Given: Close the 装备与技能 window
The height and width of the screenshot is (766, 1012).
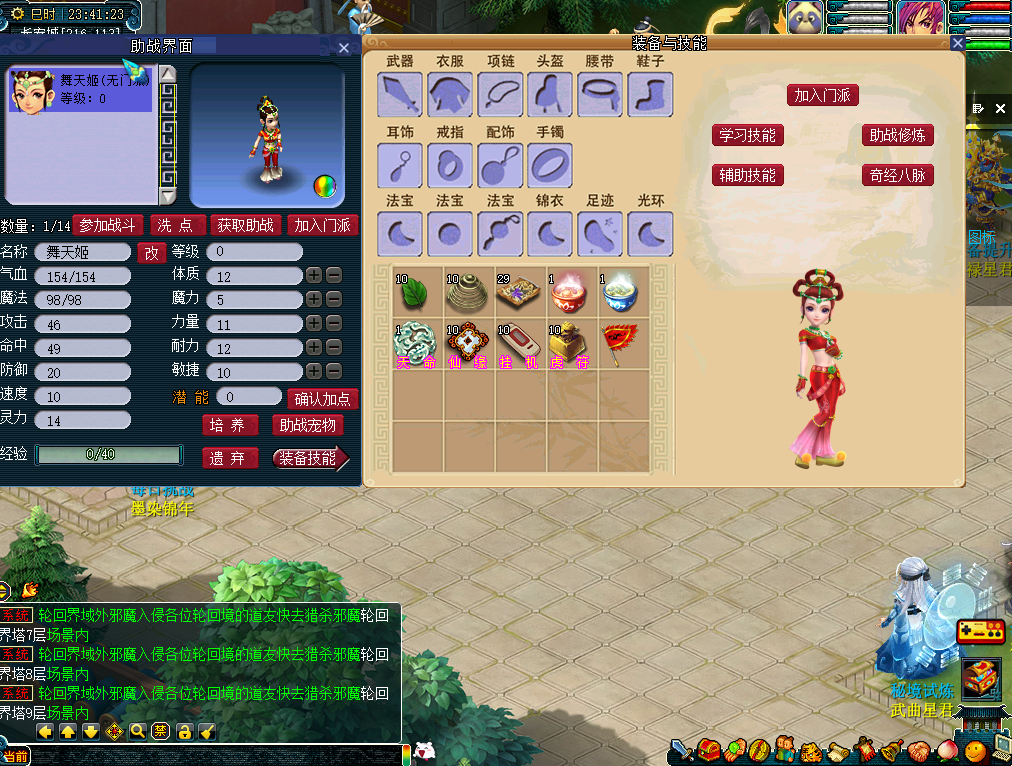Looking at the screenshot, I should tap(957, 43).
